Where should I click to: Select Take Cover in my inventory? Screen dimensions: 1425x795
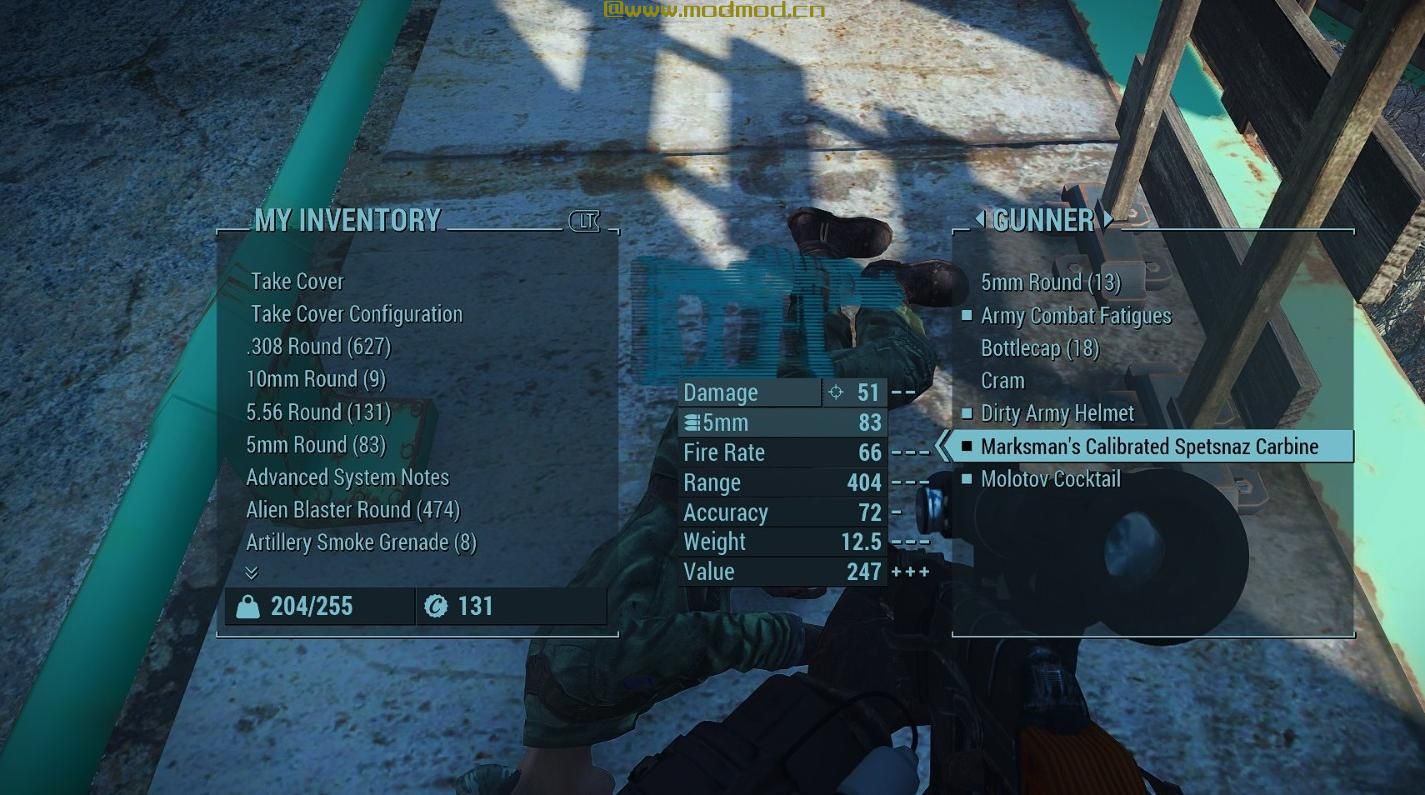pos(297,281)
